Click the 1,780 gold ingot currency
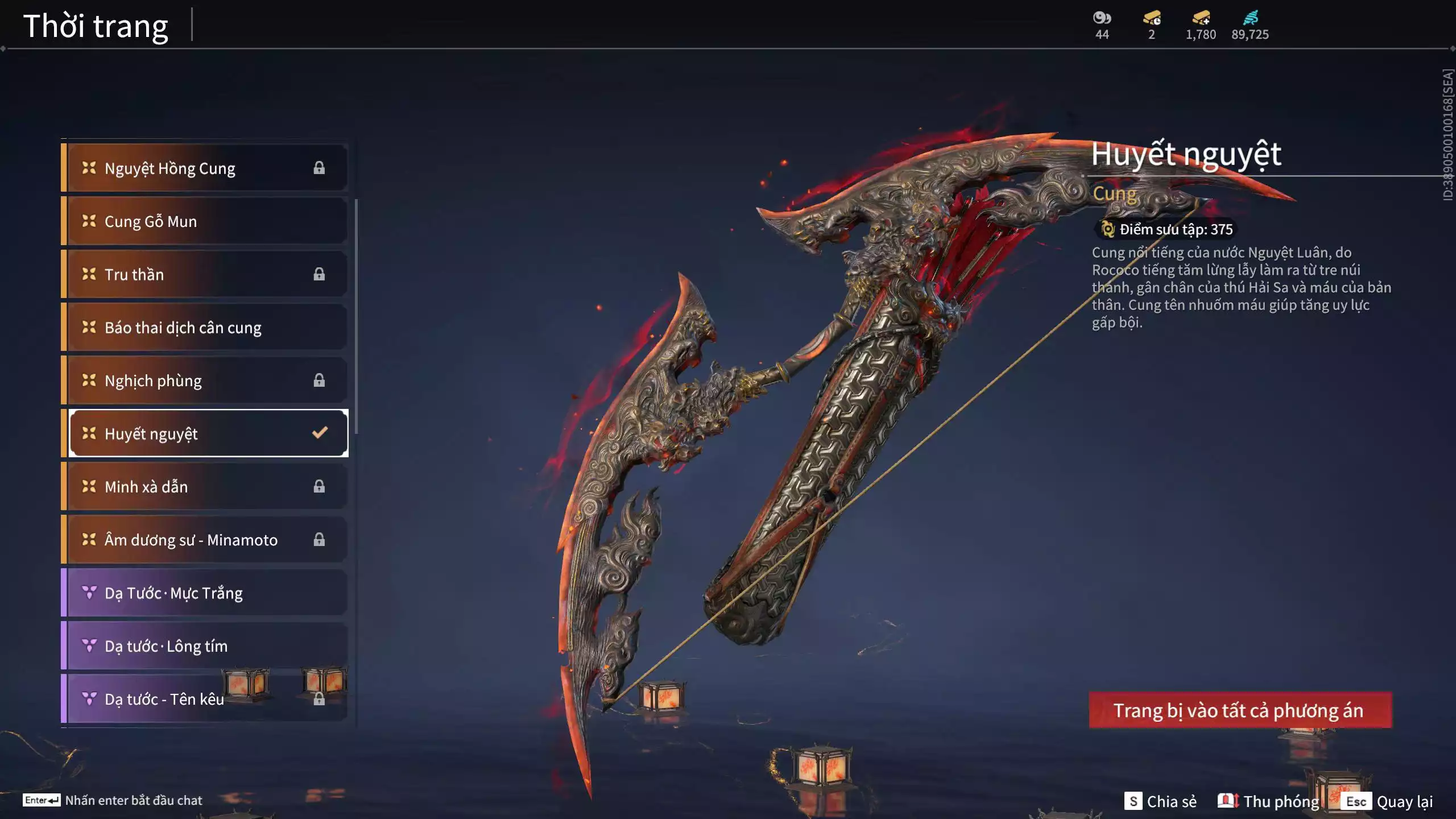Screen dimensions: 1456x819 pos(1201,18)
